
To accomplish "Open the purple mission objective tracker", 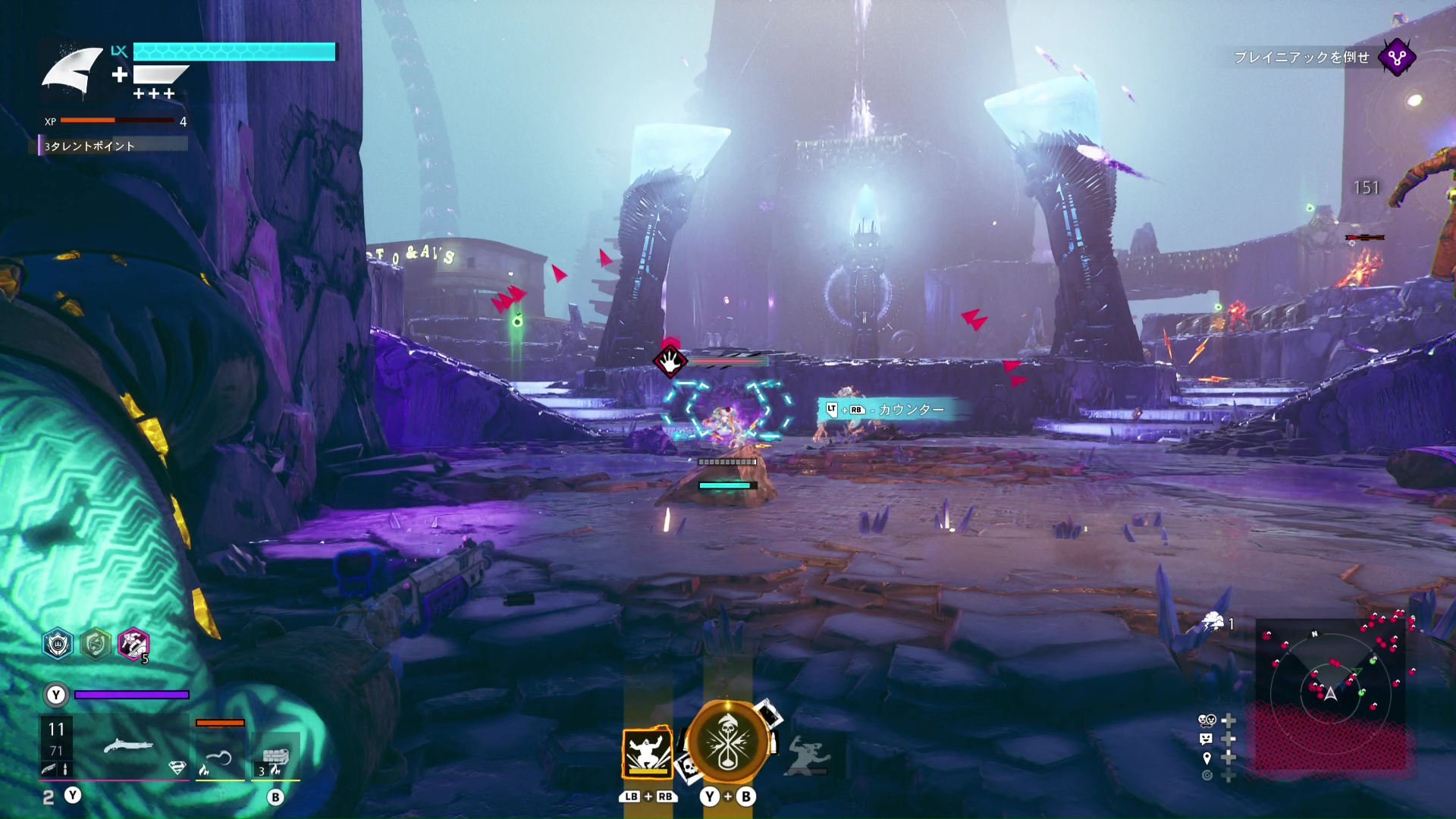I will tap(1396, 58).
